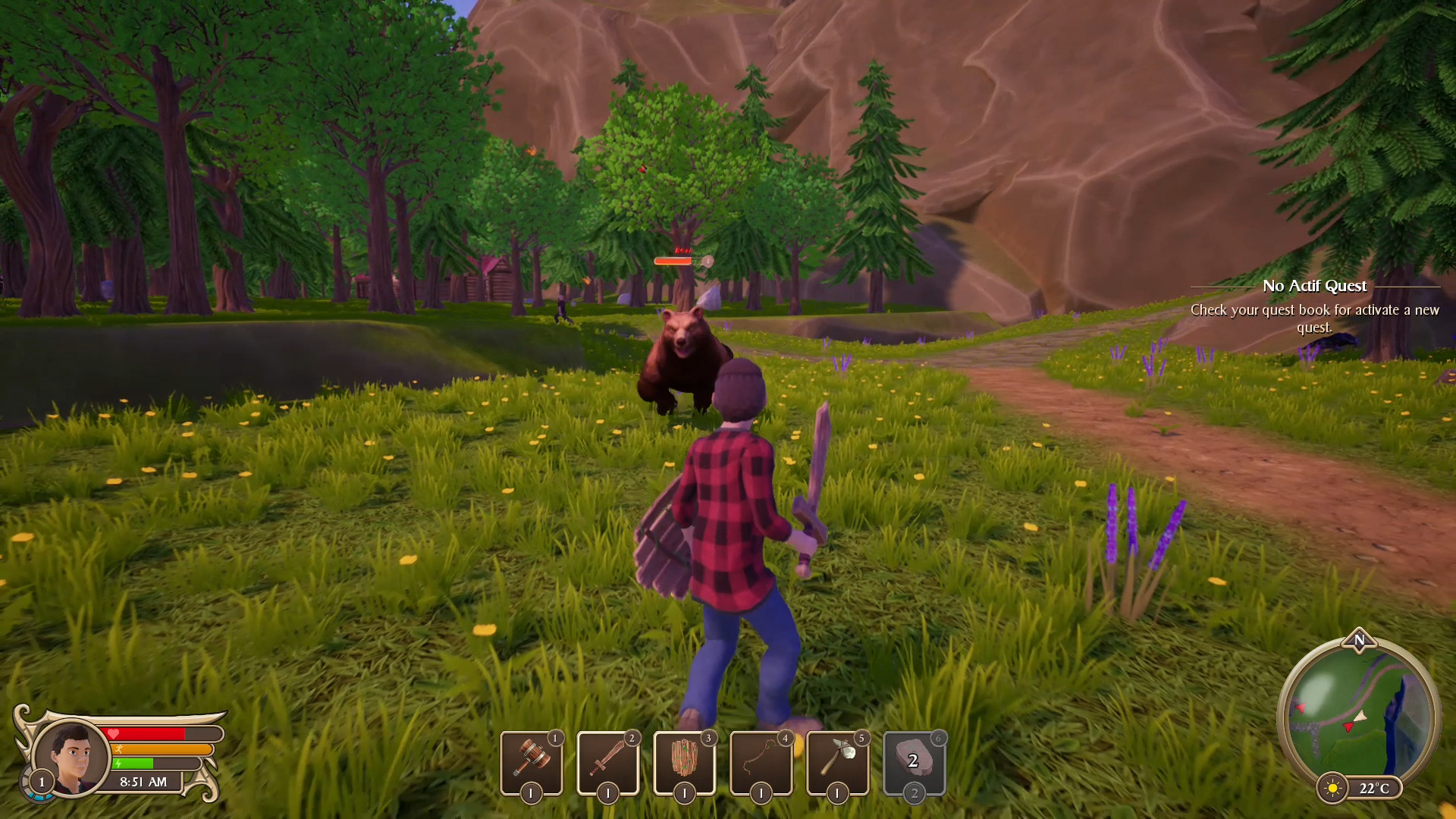This screenshot has width=1456, height=819.
Task: Select the wooden mallet in hotbar slot 1
Action: pos(532,762)
